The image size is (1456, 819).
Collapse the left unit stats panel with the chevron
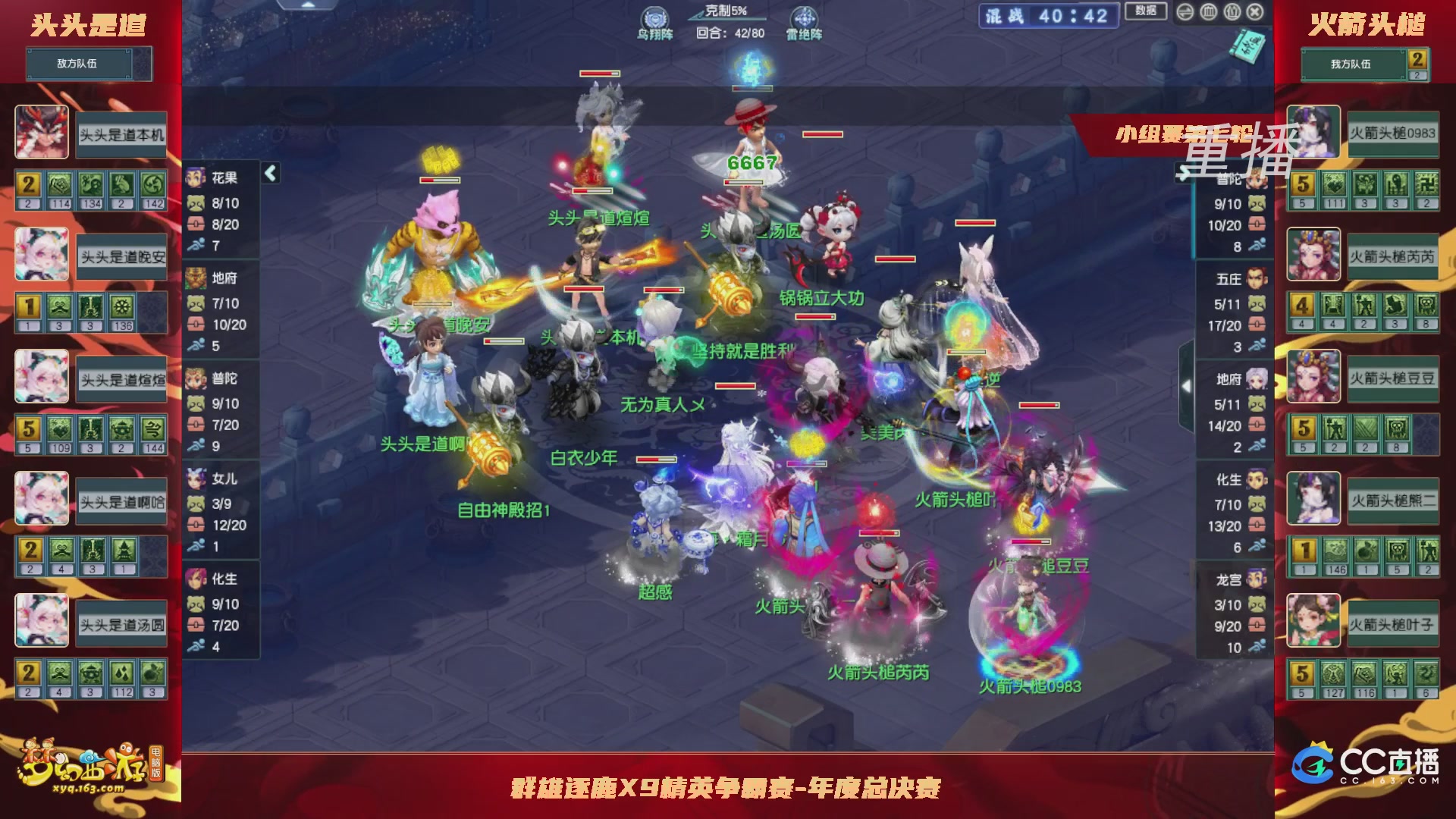coord(270,172)
